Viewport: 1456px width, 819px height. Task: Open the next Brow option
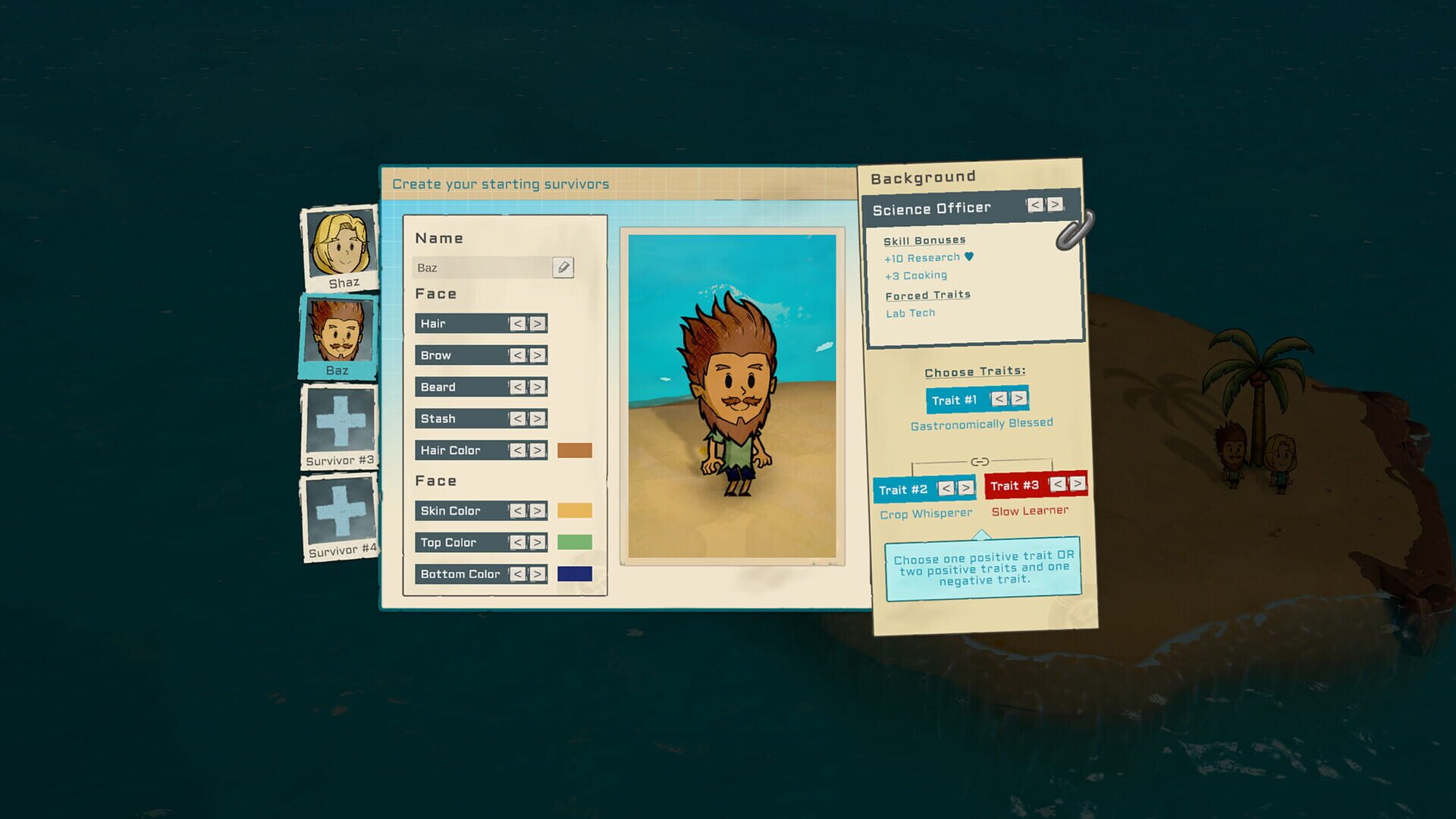point(538,355)
